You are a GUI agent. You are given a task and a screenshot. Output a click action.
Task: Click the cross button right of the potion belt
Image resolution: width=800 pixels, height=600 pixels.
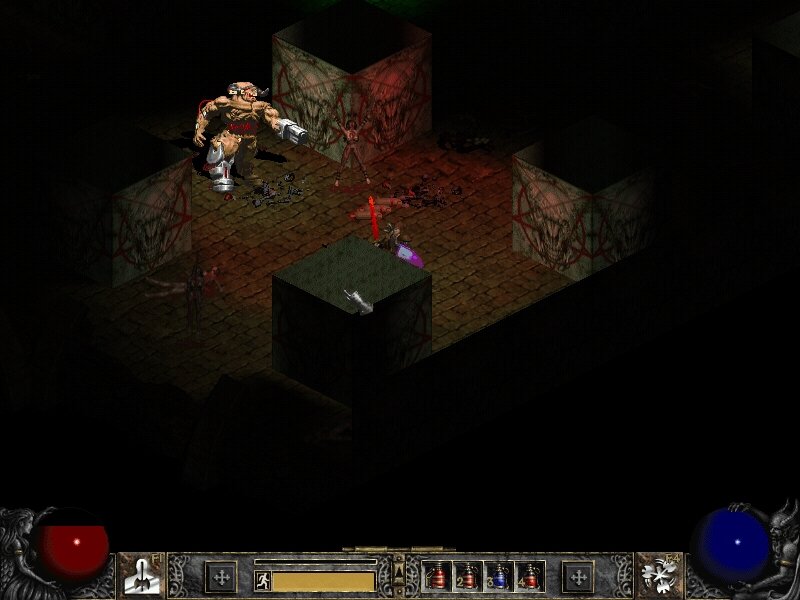577,576
